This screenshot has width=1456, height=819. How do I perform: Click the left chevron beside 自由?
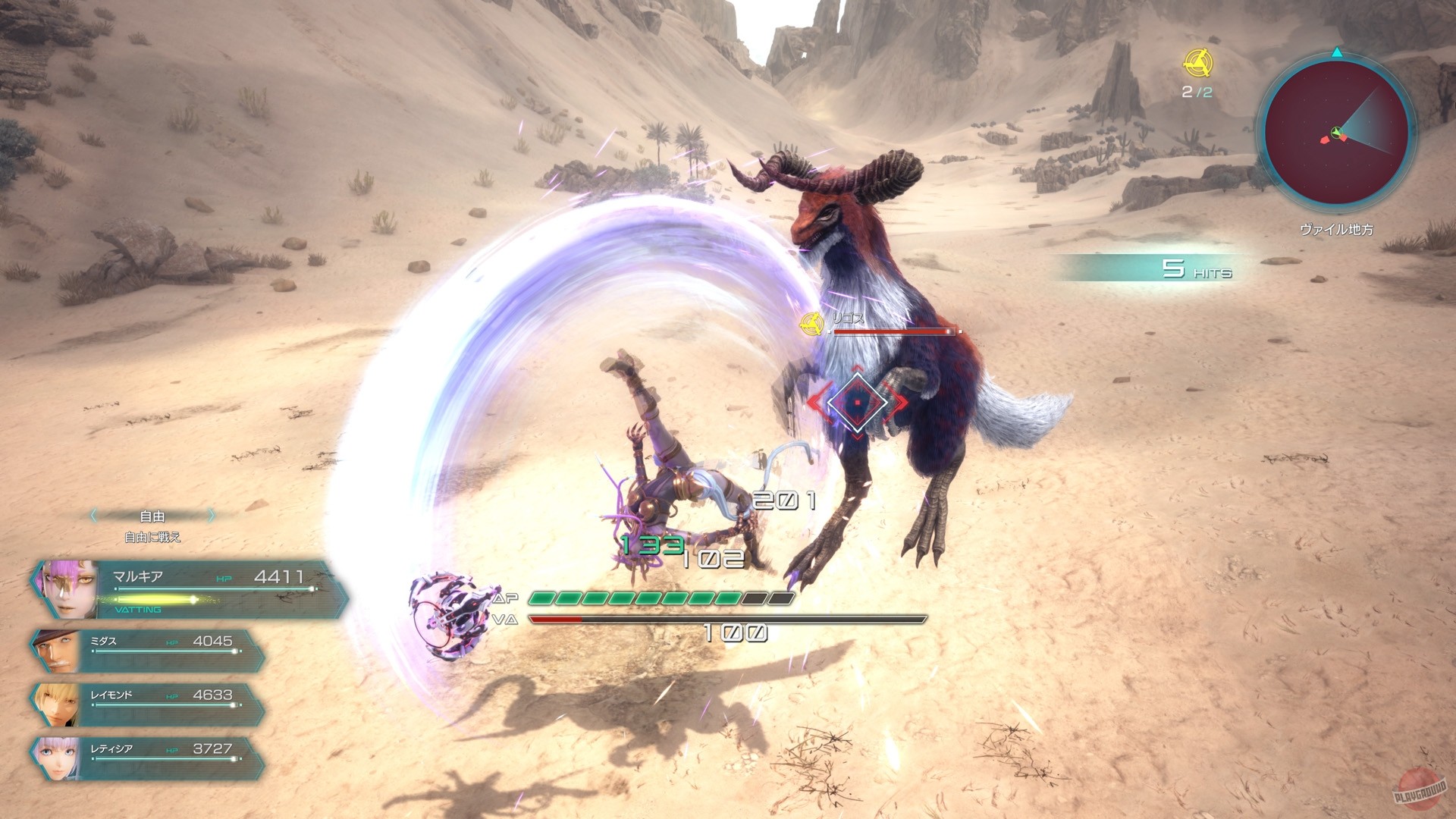click(96, 516)
